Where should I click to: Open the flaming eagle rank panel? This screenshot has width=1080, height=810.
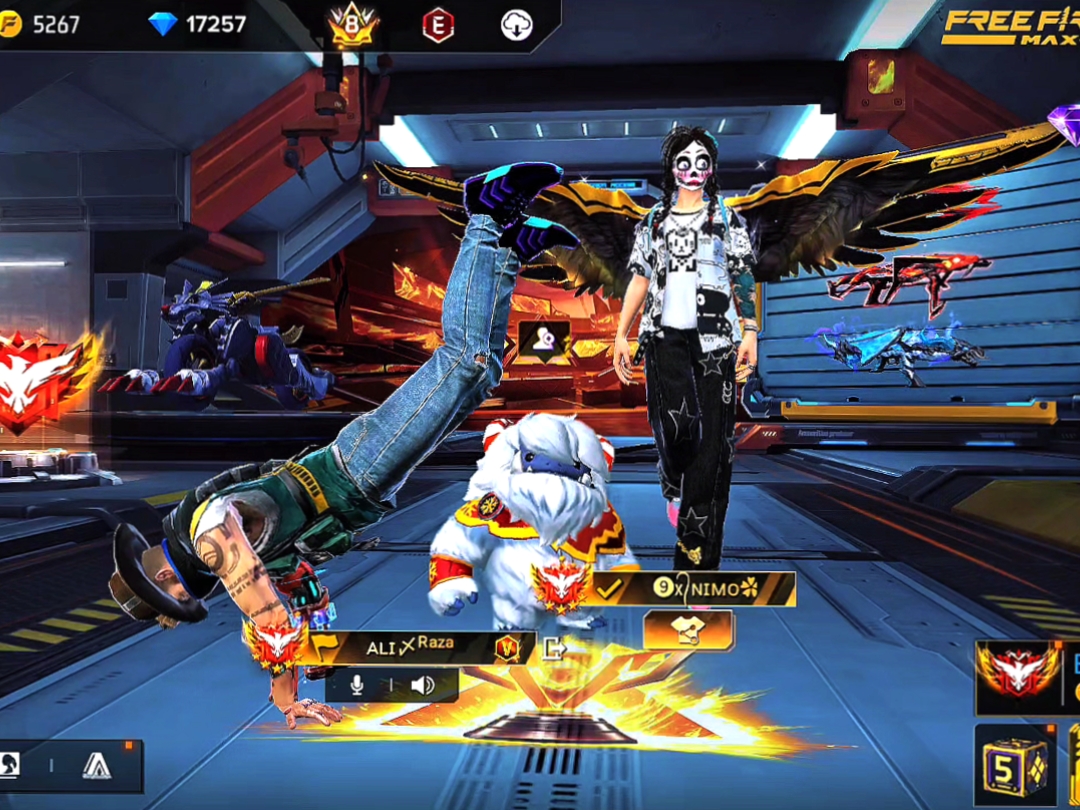(1017, 675)
